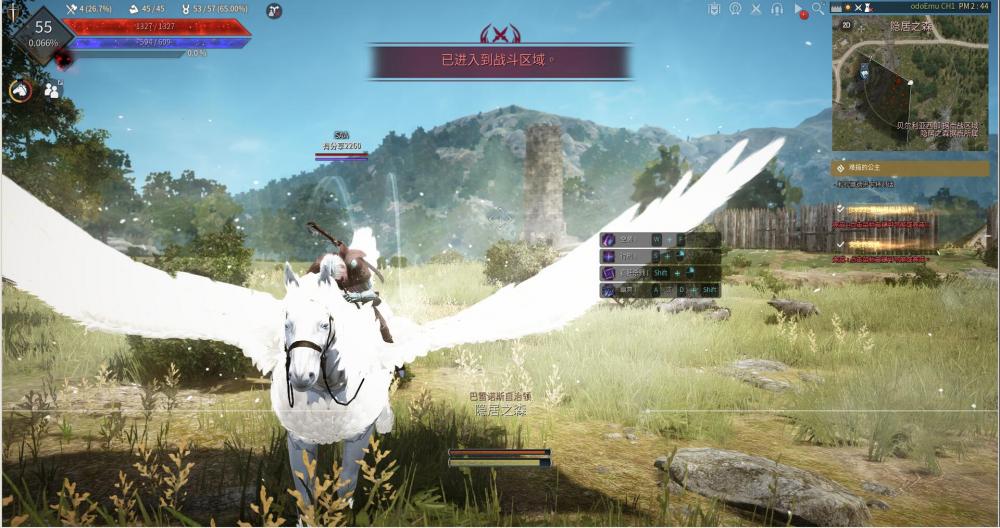
Task: Click the magnifying glass search icon
Action: (x=819, y=9)
